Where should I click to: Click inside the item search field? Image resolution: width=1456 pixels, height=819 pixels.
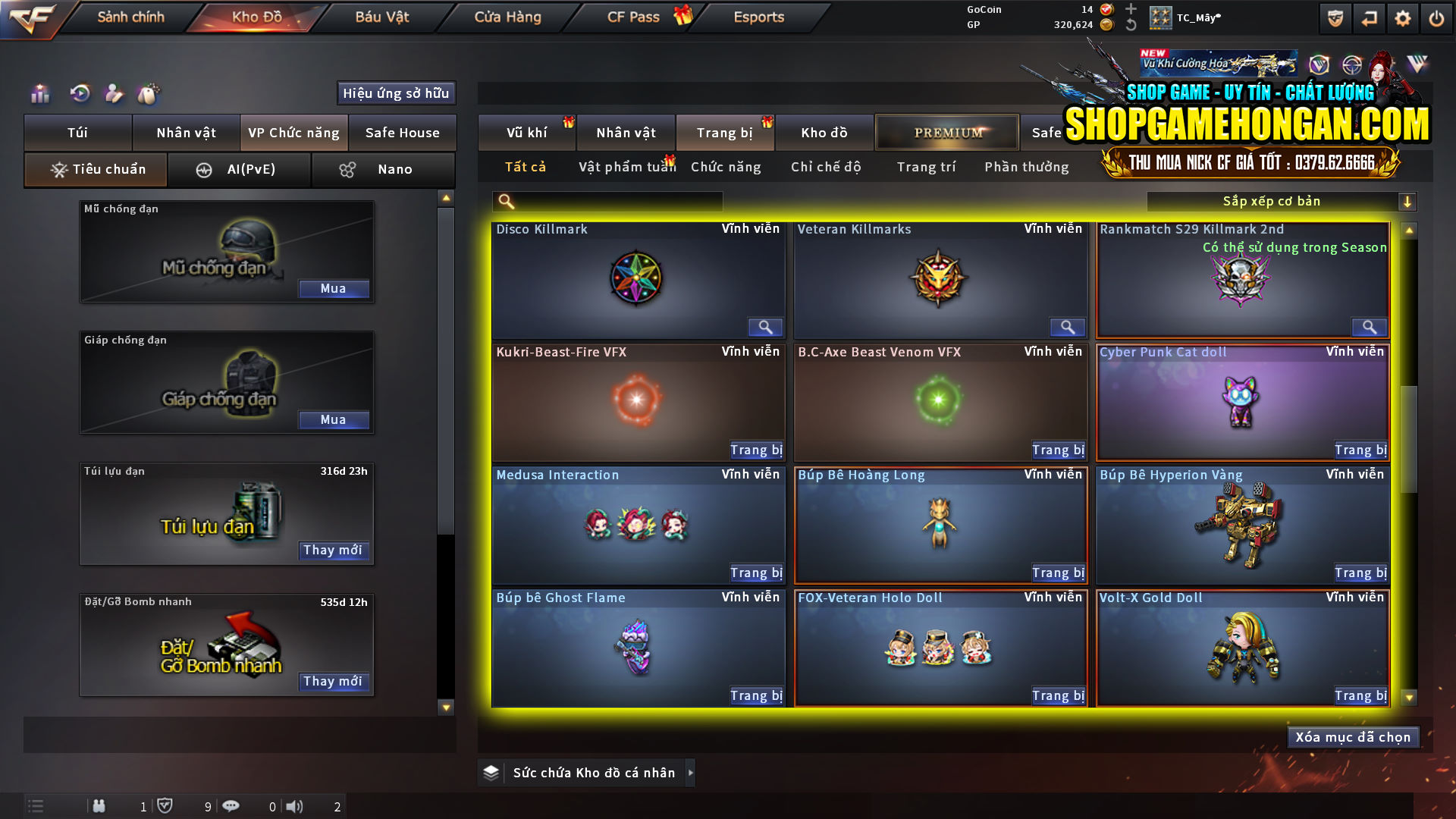(614, 202)
